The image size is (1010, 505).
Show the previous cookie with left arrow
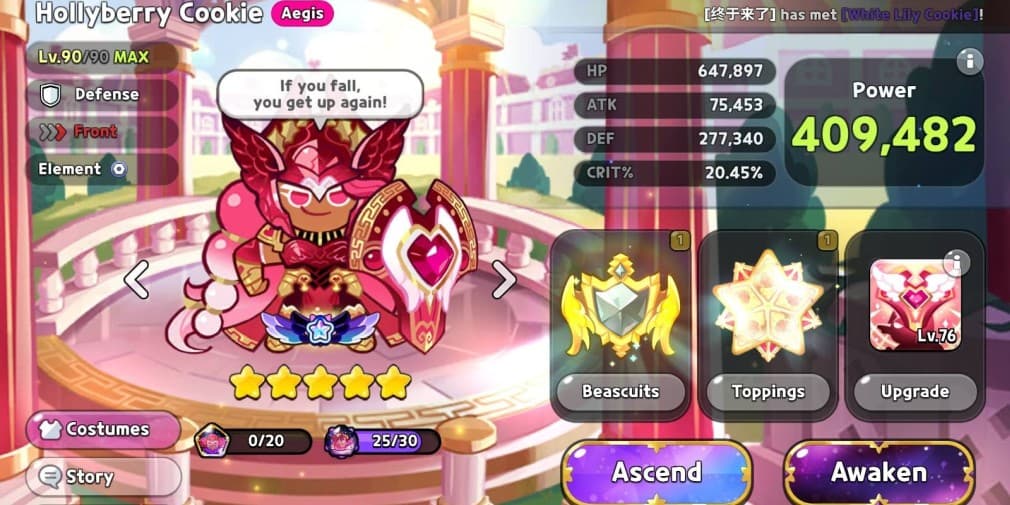(136, 279)
